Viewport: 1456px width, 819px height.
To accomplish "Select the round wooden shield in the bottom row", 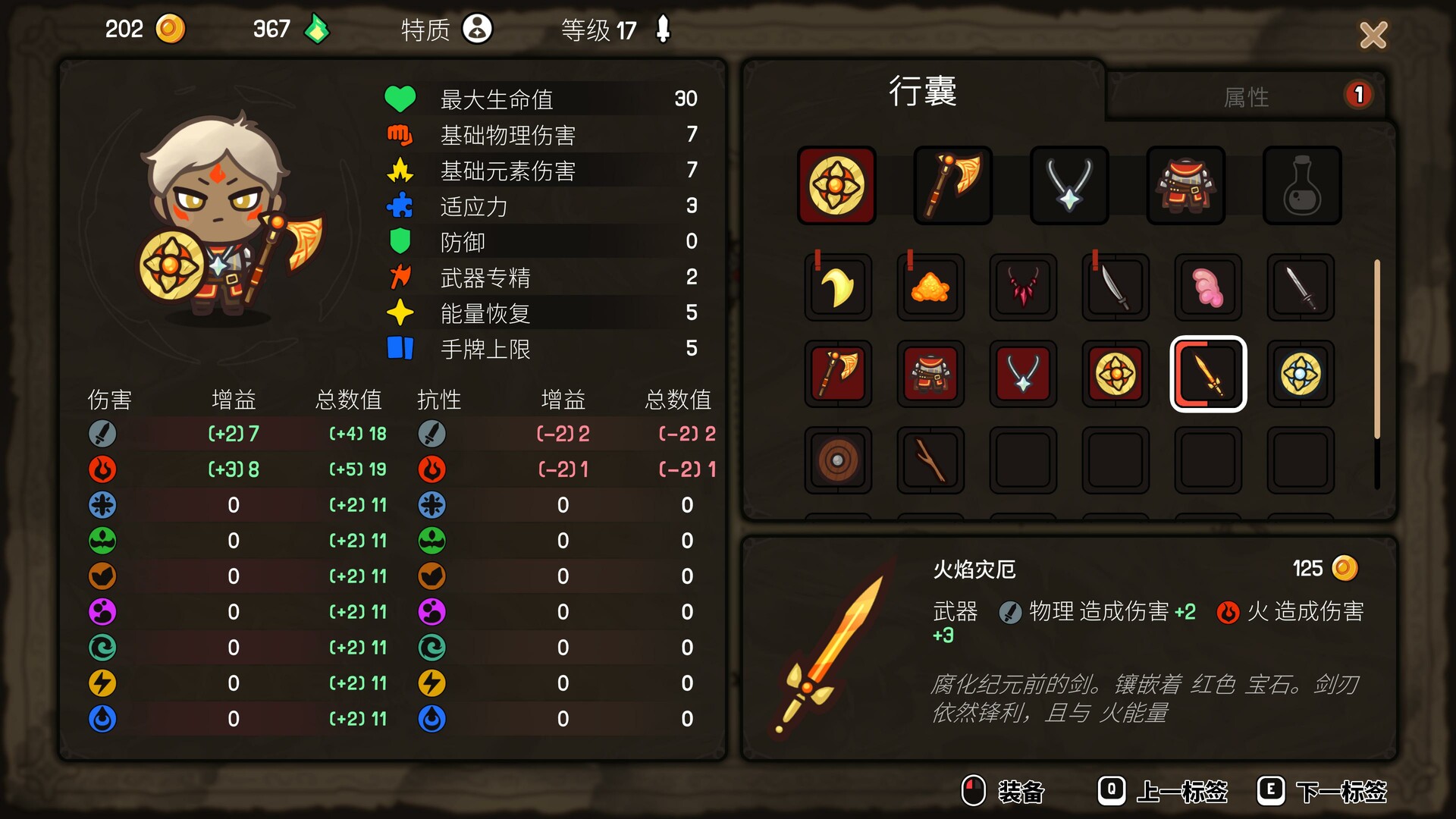I will [837, 460].
